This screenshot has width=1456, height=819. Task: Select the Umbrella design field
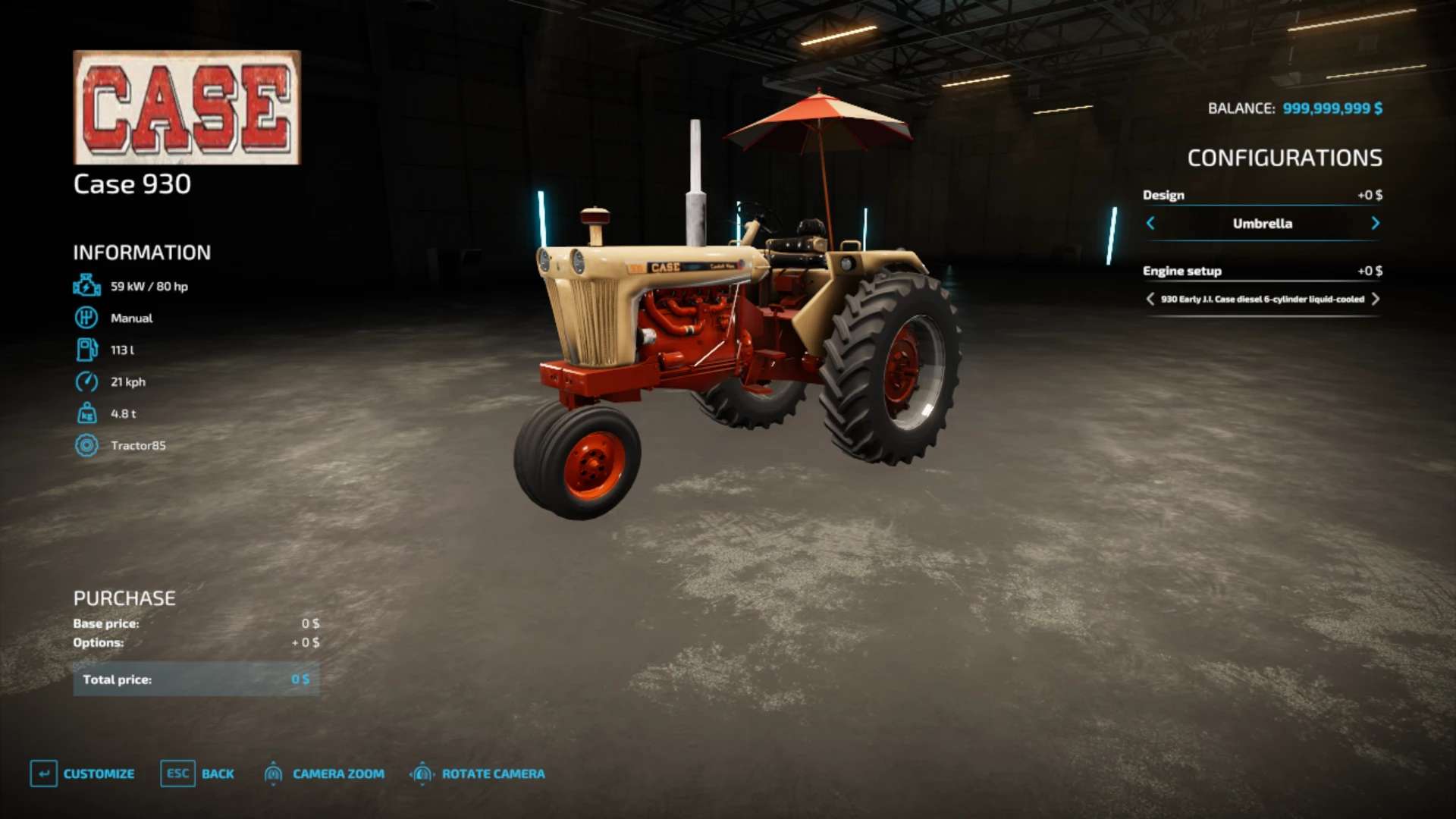[x=1262, y=223]
